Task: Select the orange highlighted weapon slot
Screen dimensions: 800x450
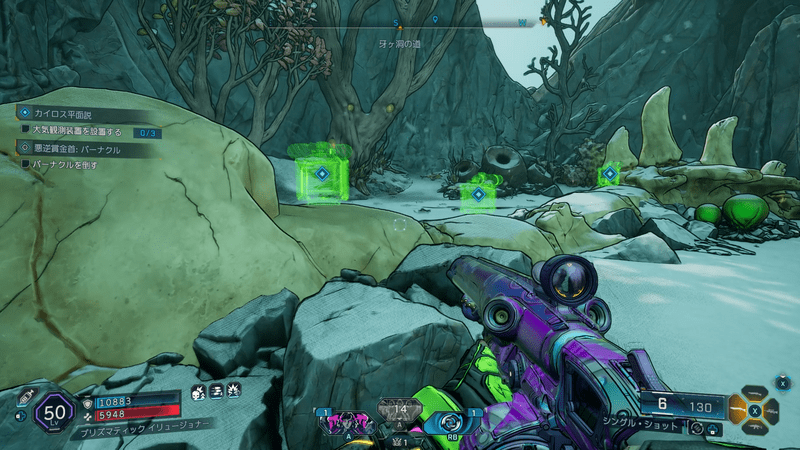Action: pos(740,408)
